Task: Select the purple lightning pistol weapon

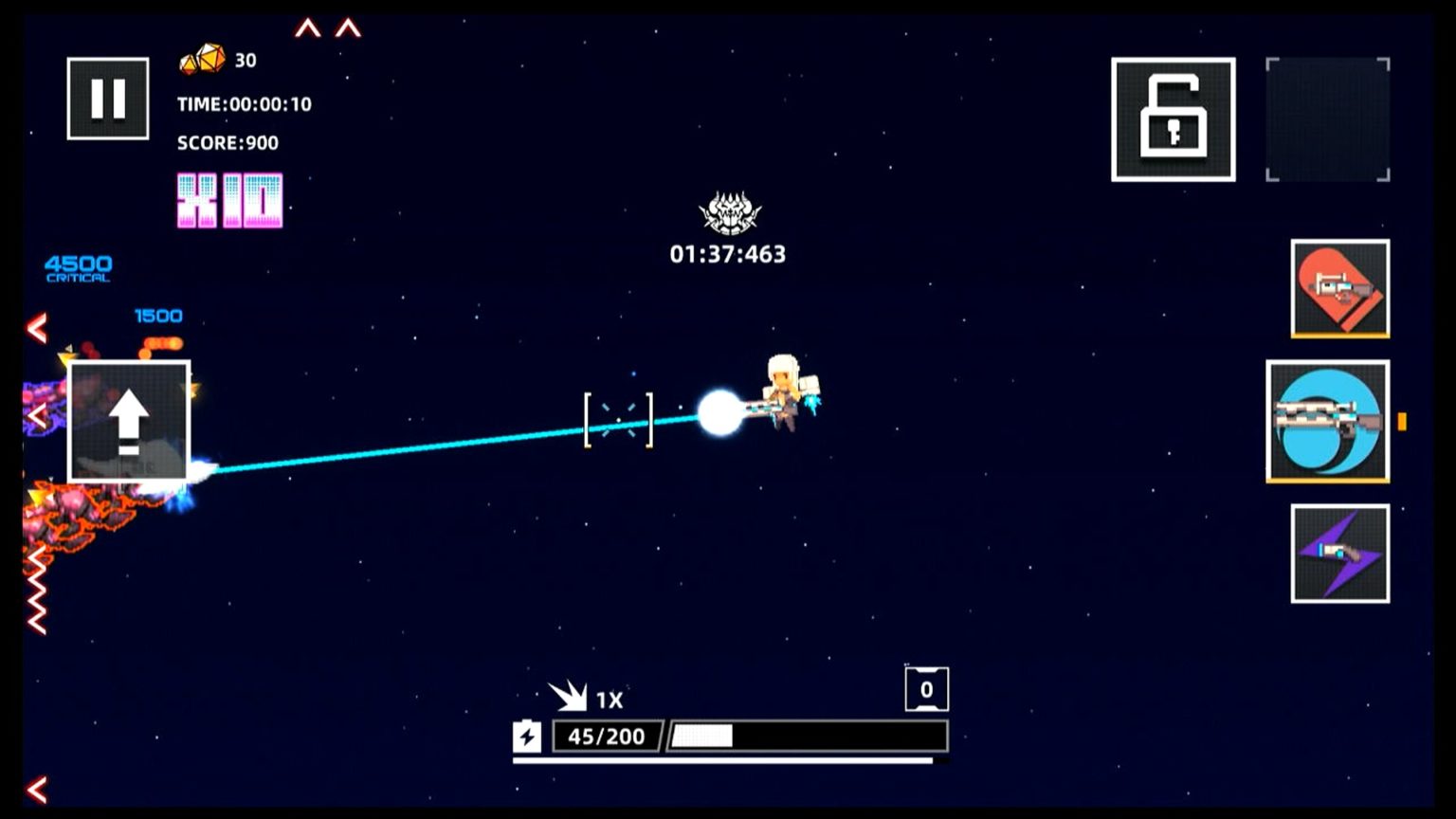Action: pos(1338,553)
